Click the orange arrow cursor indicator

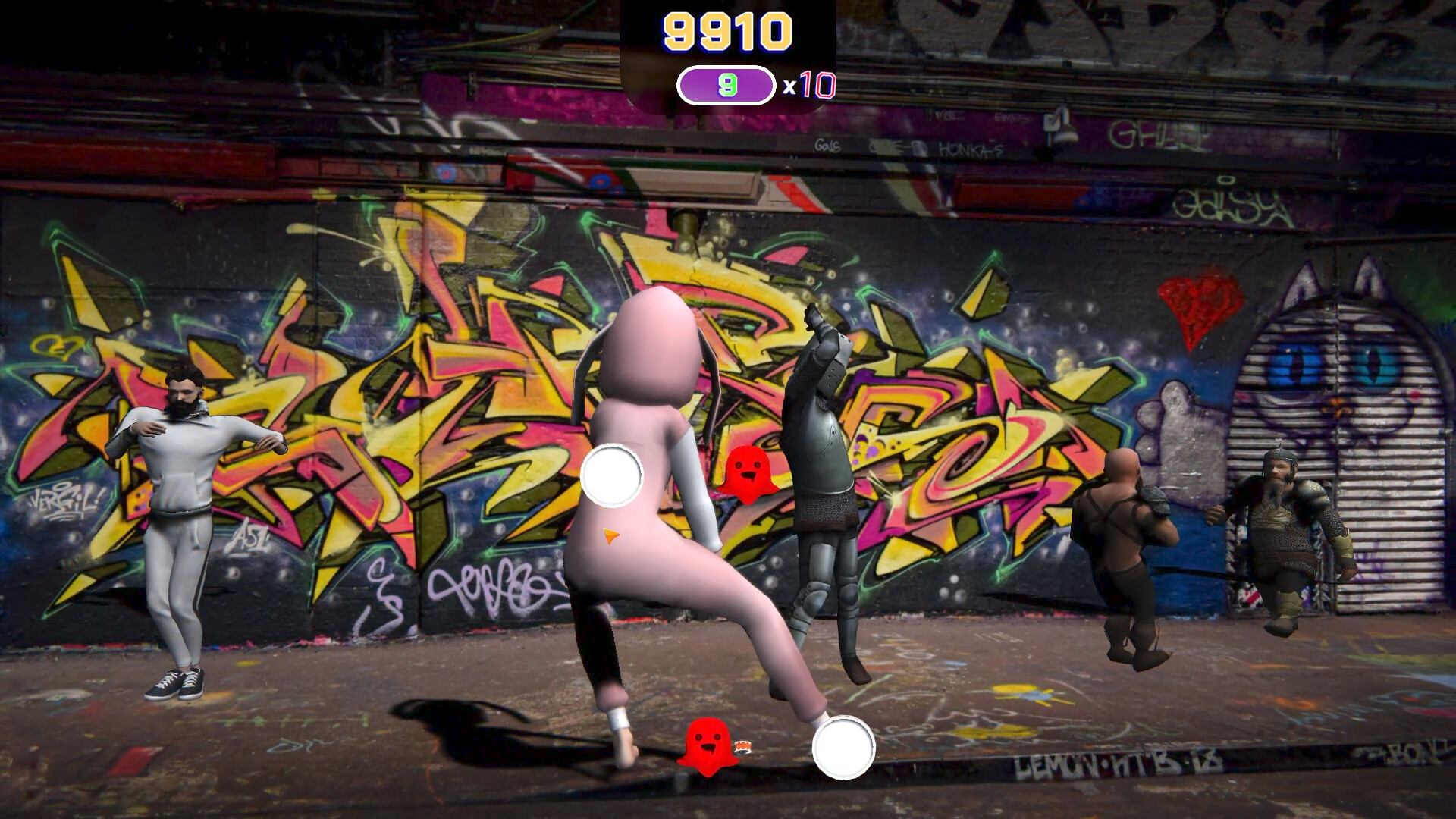[x=610, y=537]
